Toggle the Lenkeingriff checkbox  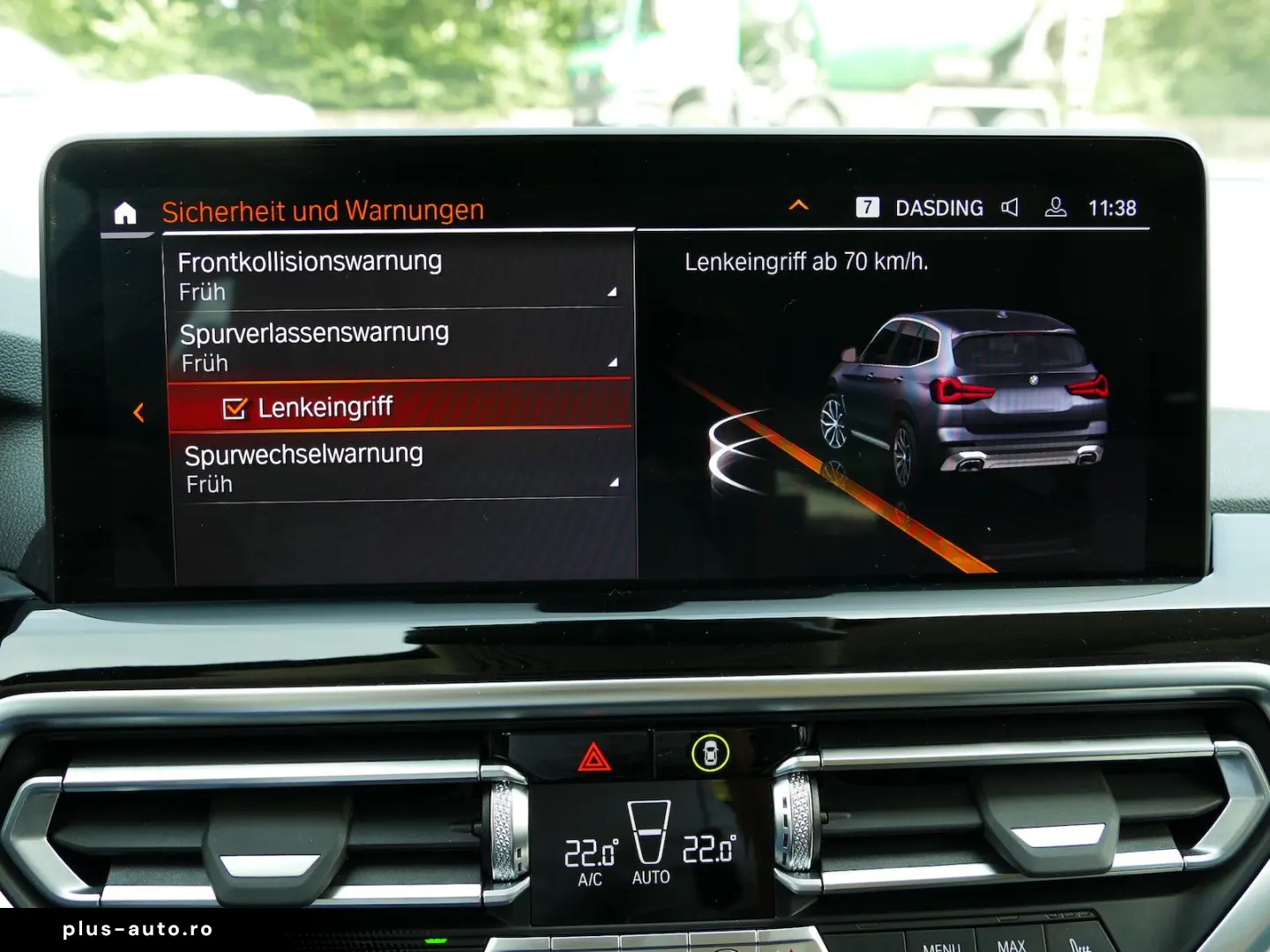click(x=234, y=407)
